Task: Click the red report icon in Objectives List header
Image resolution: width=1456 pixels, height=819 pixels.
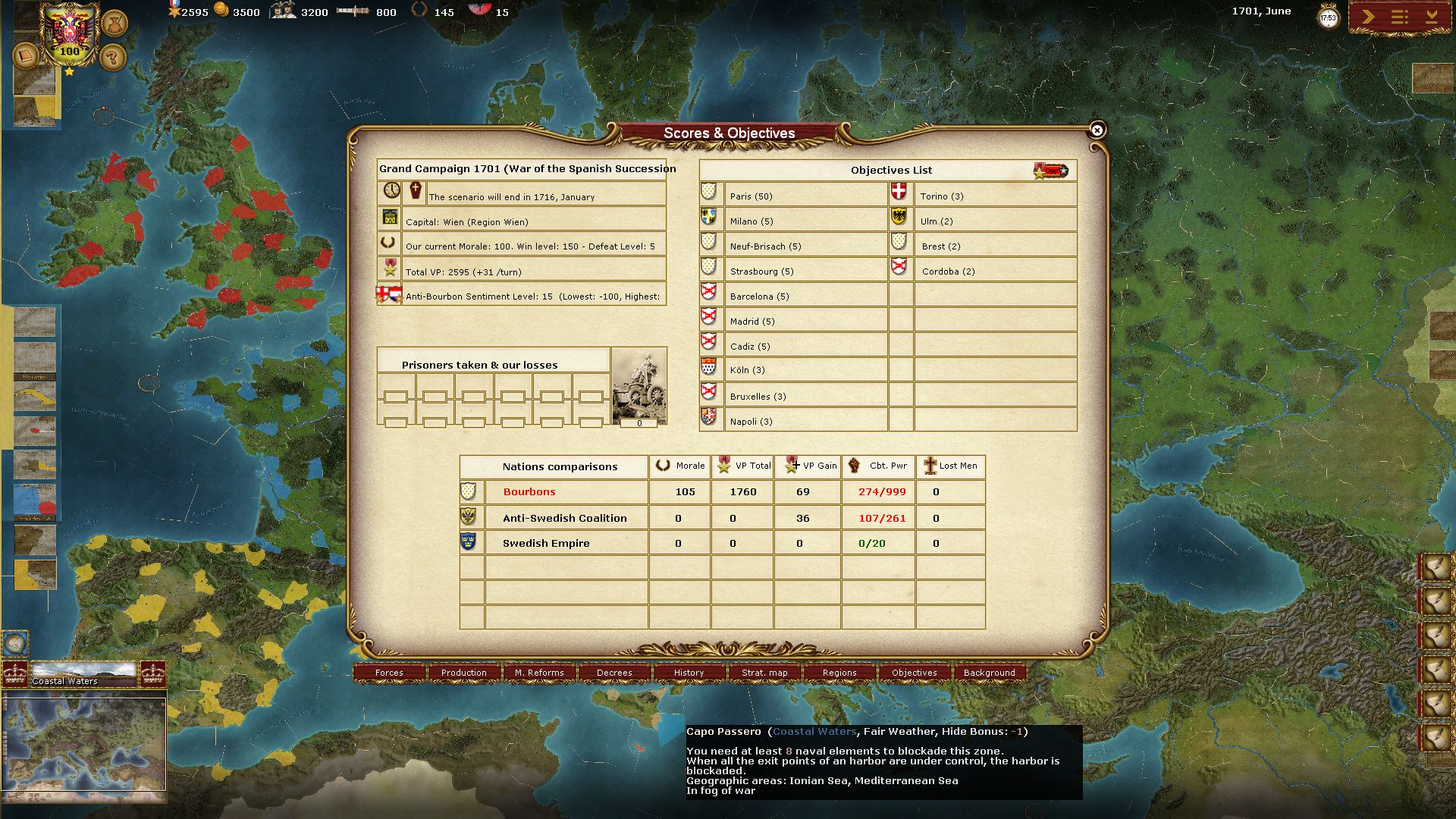Action: click(1050, 171)
